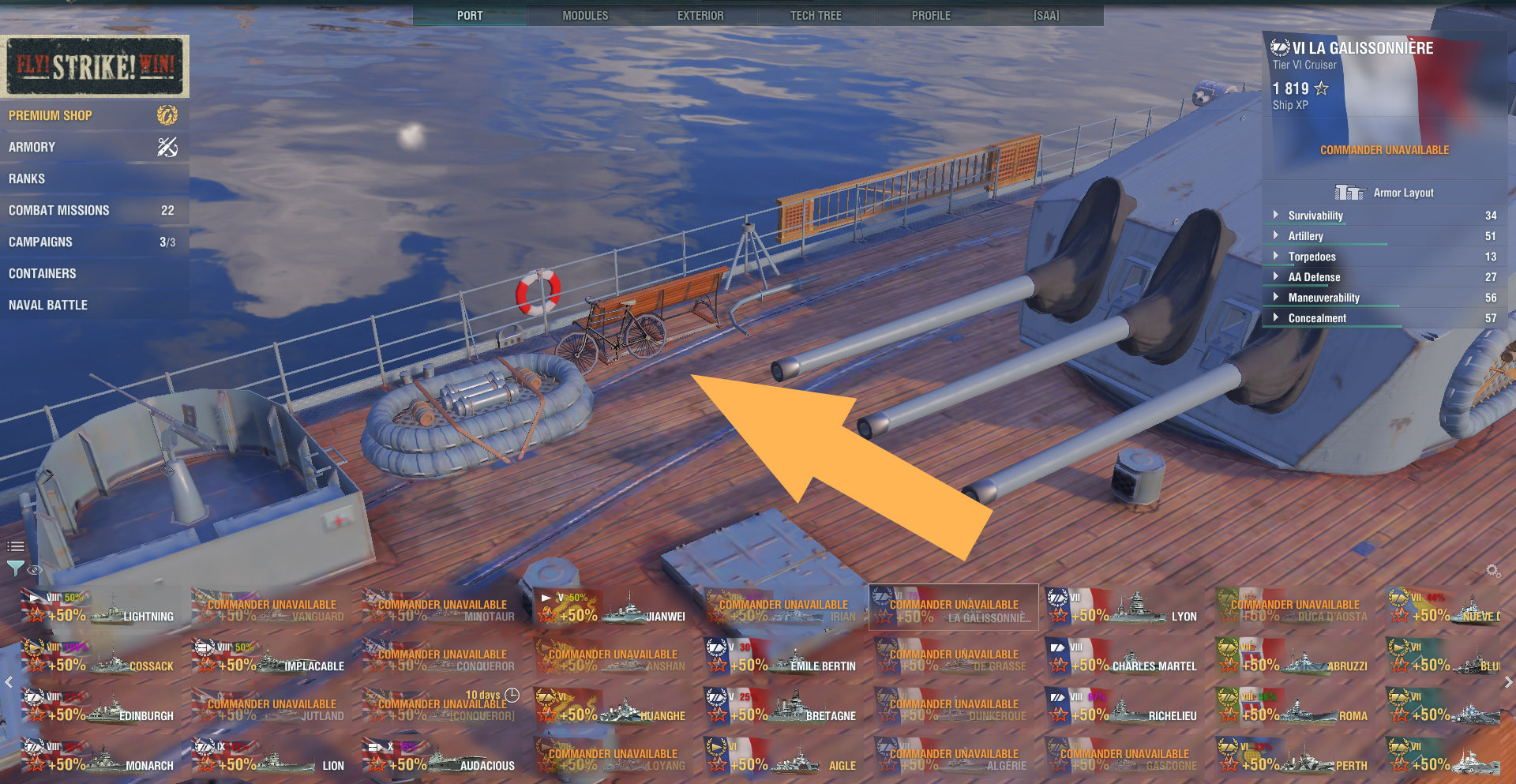Open Combat Missions from the sidebar
Image resolution: width=1516 pixels, height=784 pixels.
coord(59,210)
